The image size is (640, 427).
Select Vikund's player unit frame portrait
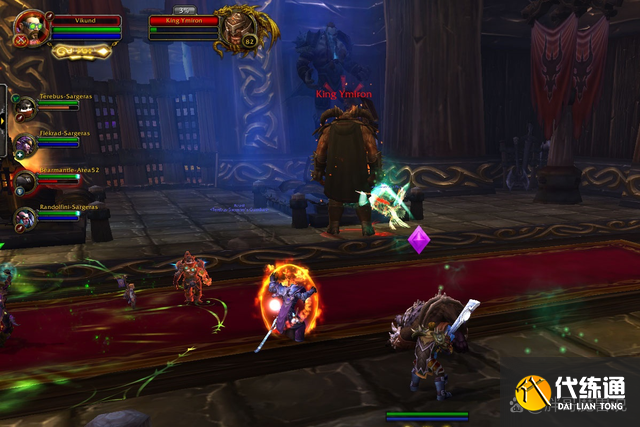29,26
